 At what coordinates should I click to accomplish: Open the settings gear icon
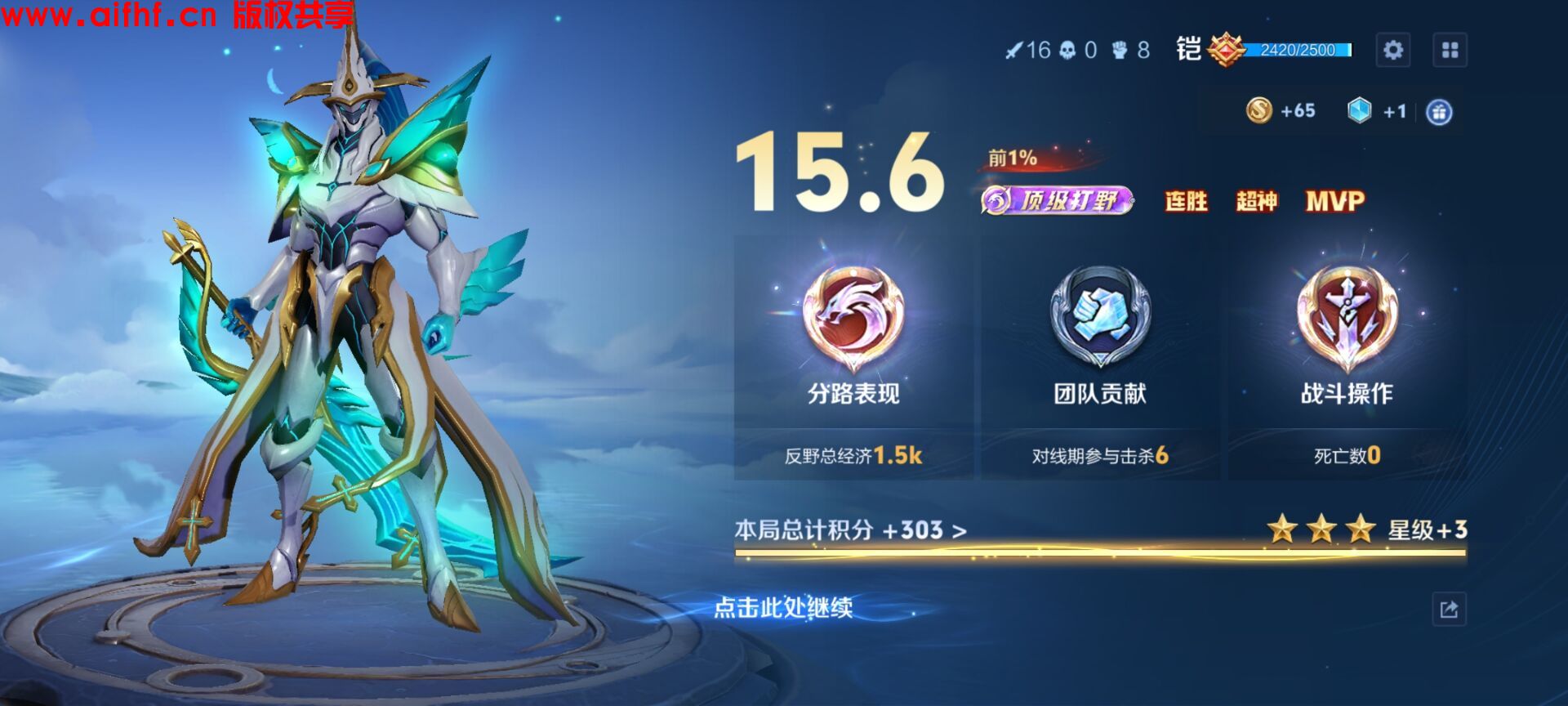(x=1394, y=49)
